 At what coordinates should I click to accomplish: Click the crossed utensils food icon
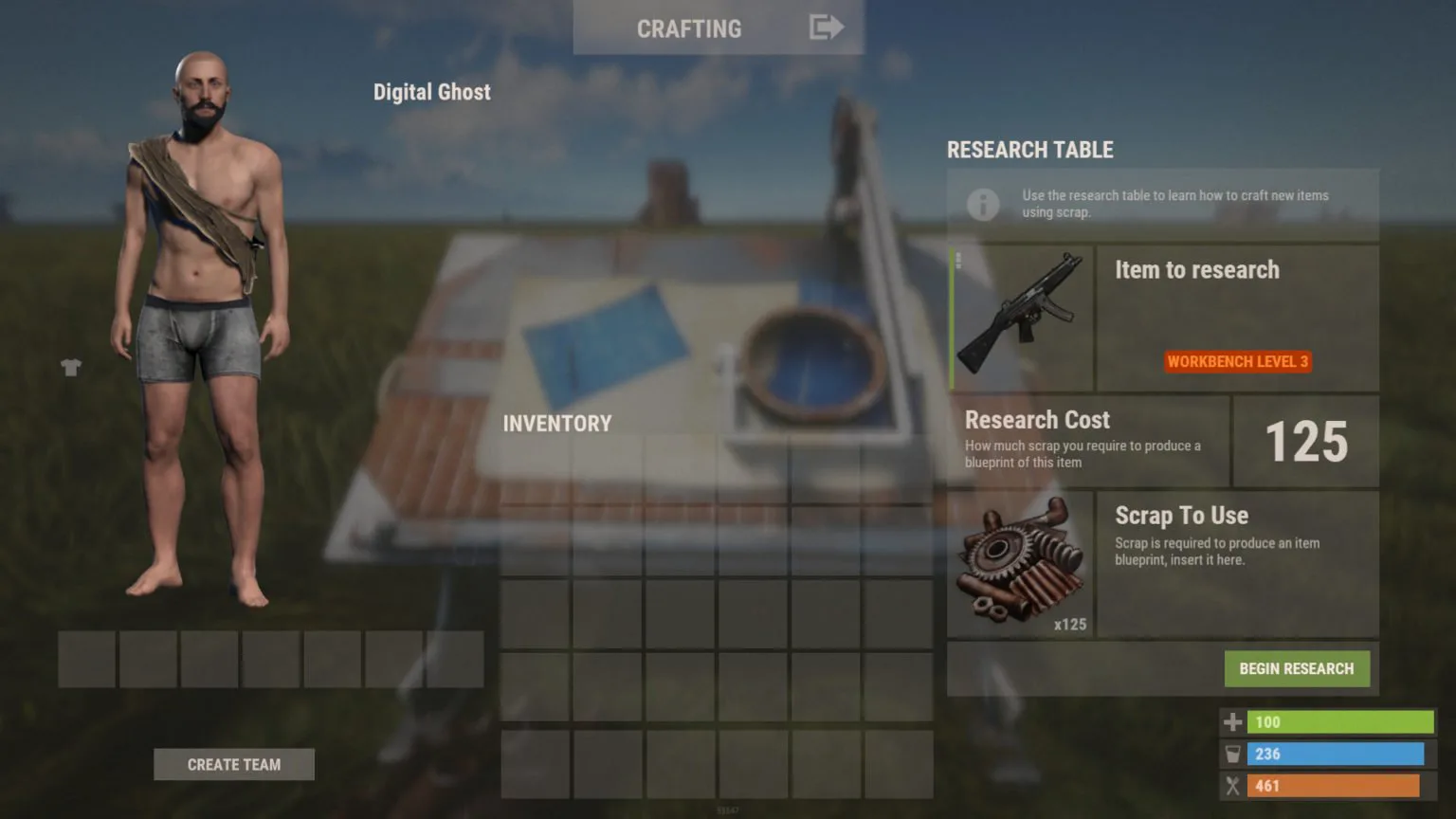click(x=1232, y=786)
